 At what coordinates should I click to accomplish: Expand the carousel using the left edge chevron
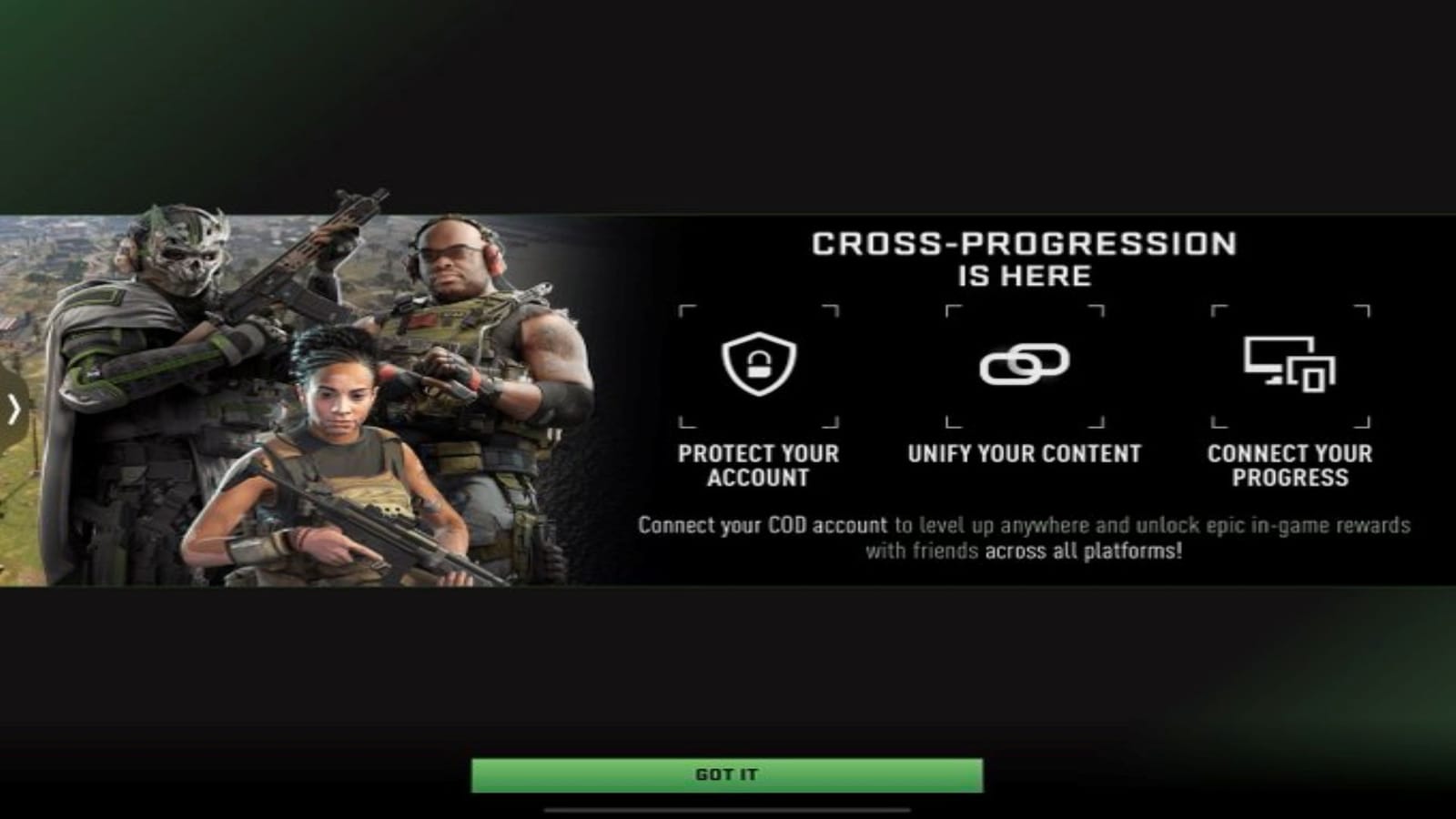coord(13,410)
